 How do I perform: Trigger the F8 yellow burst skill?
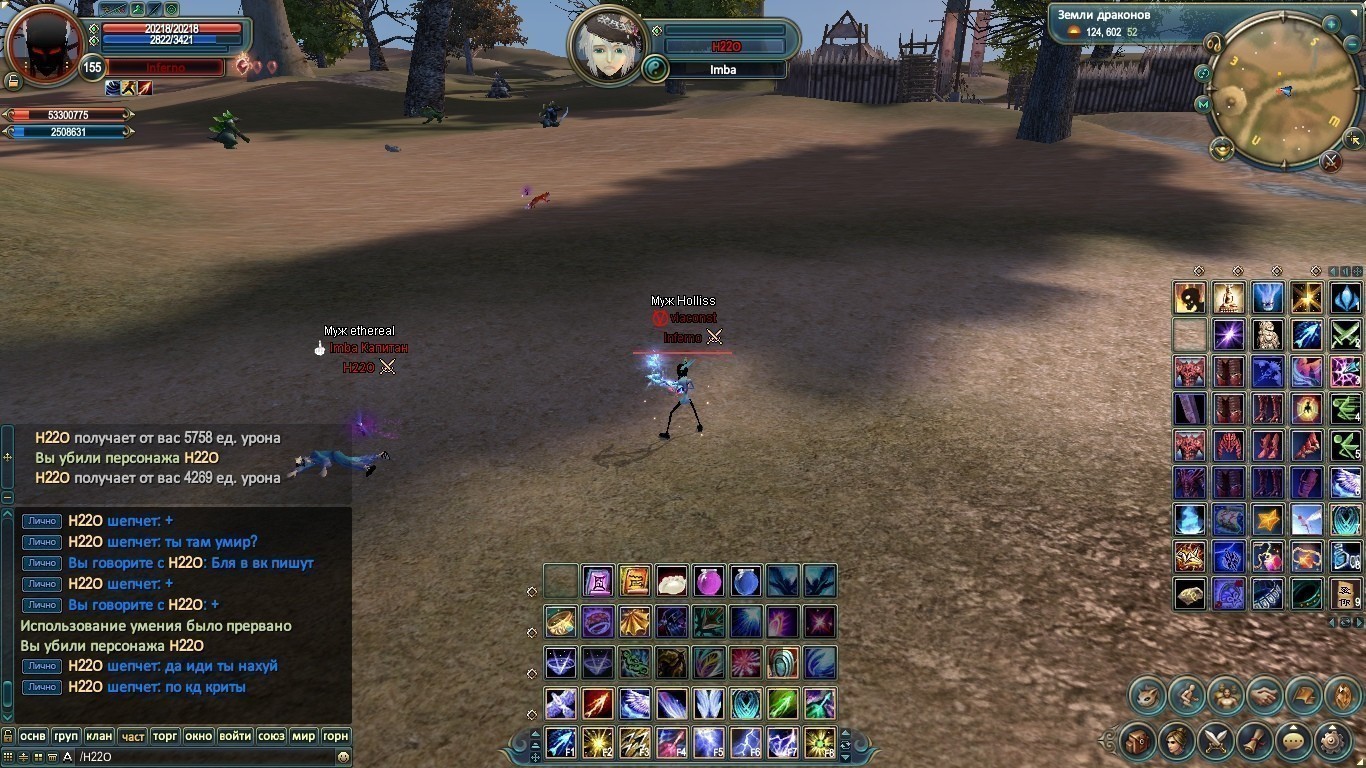819,742
